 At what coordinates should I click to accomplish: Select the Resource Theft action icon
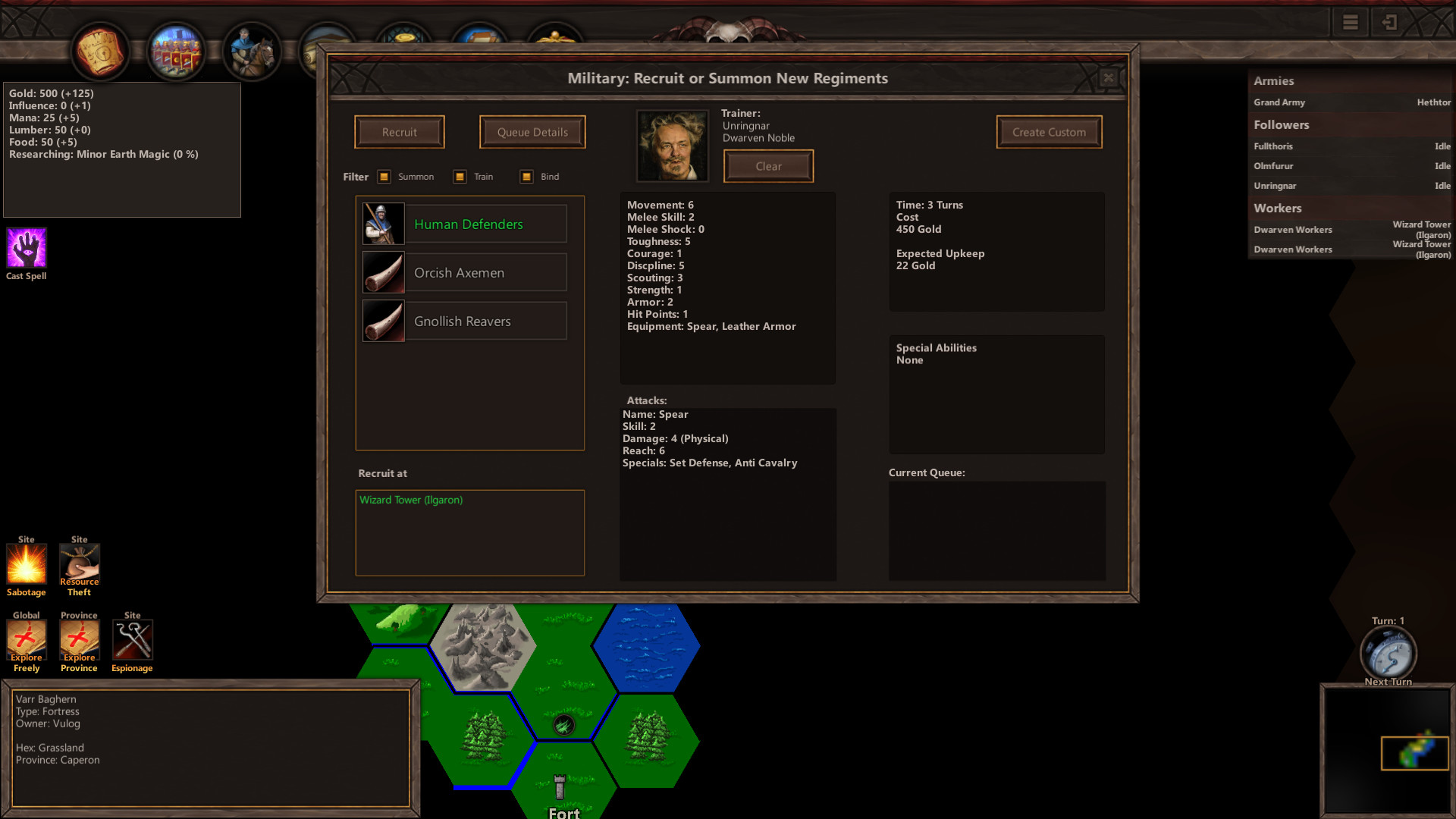click(x=79, y=564)
